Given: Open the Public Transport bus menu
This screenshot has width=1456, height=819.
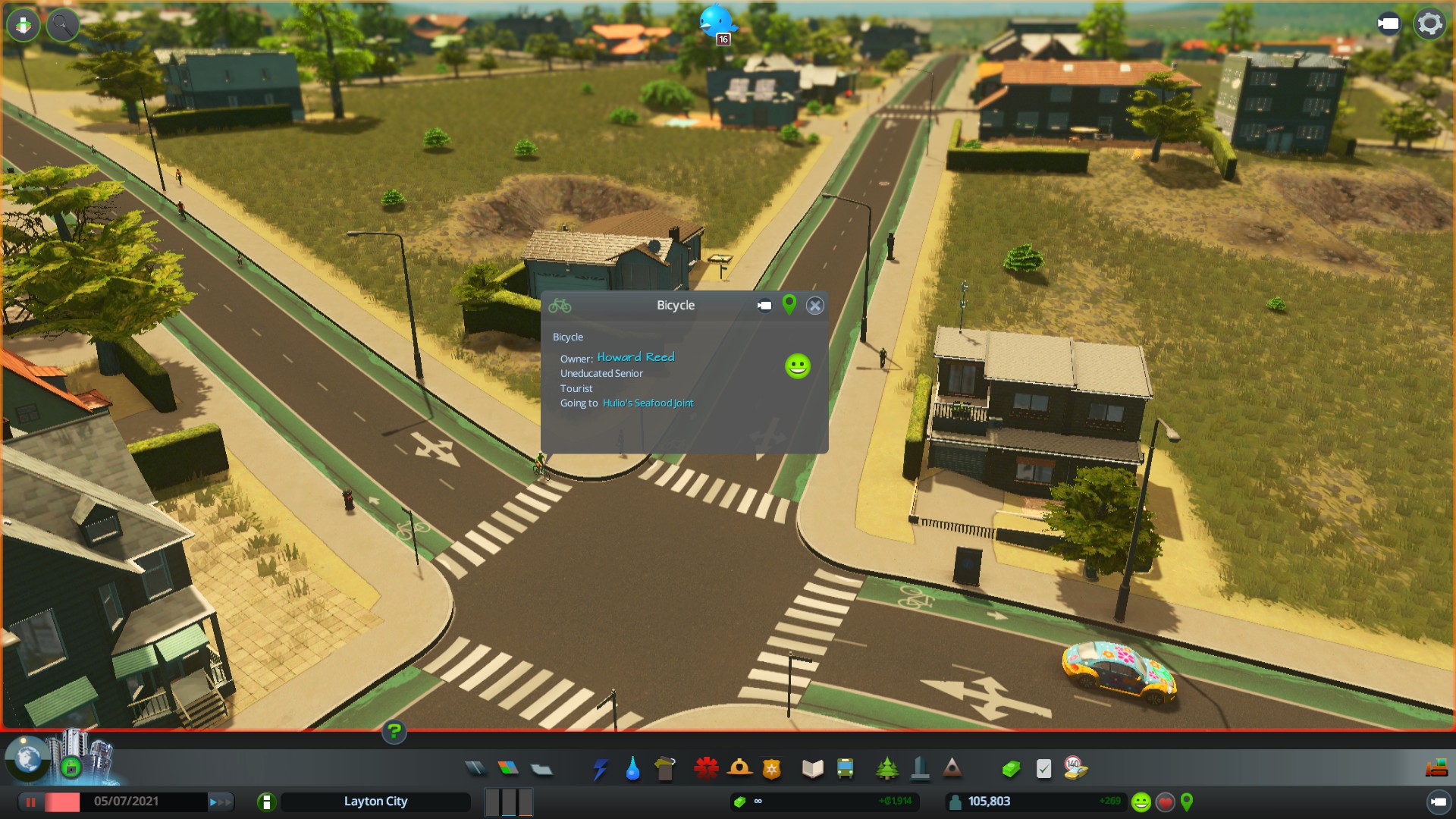Looking at the screenshot, I should tap(845, 769).
